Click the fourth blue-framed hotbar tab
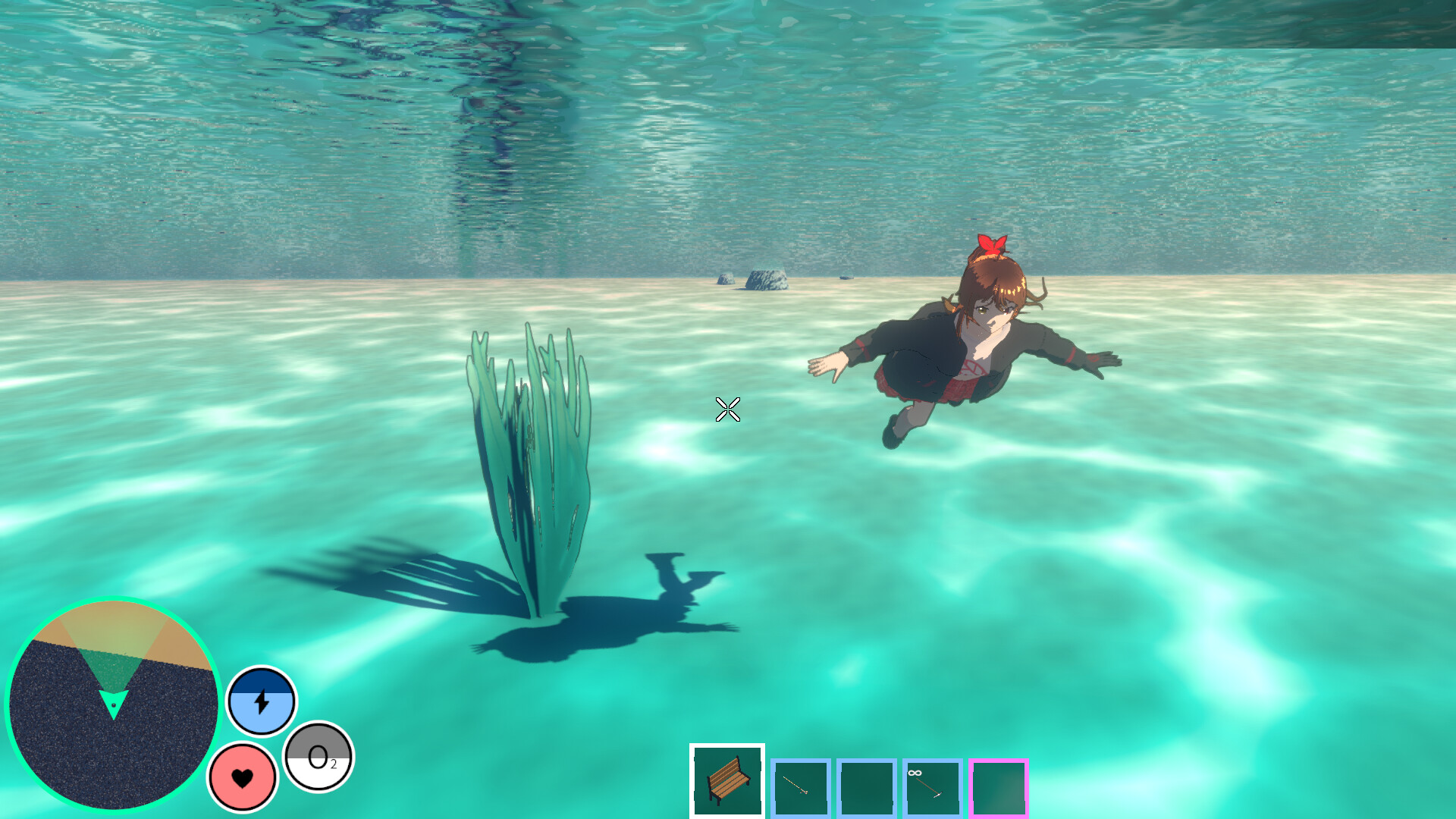This screenshot has width=1456, height=819. point(931,786)
